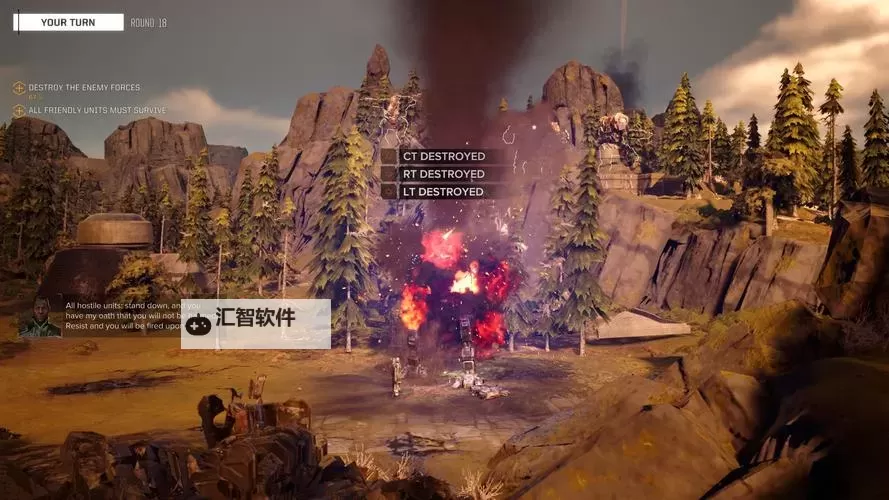Select the Destroy the Enemy Forces objective

tap(84, 88)
